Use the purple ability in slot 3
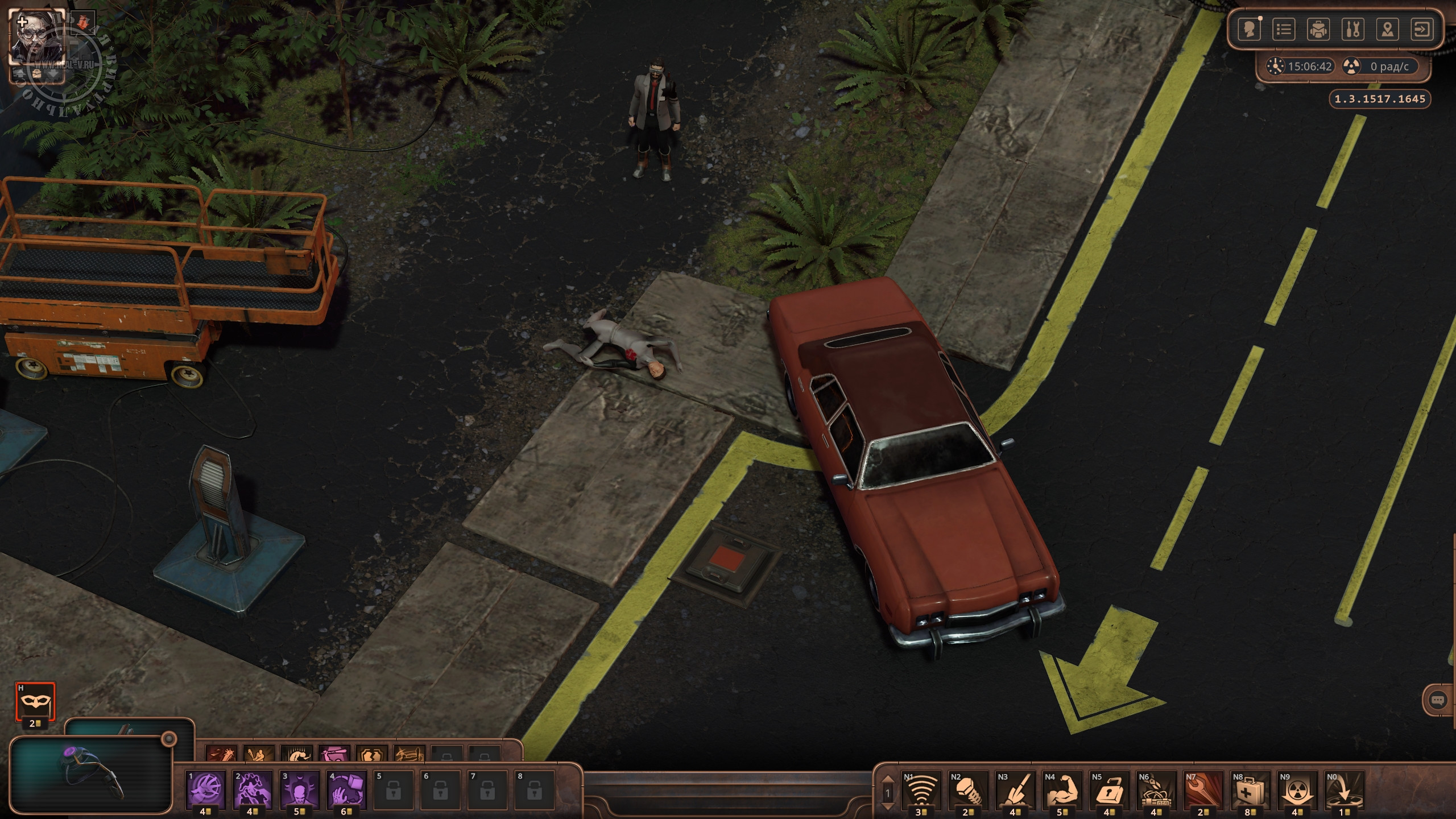The height and width of the screenshot is (819, 1456). [299, 791]
